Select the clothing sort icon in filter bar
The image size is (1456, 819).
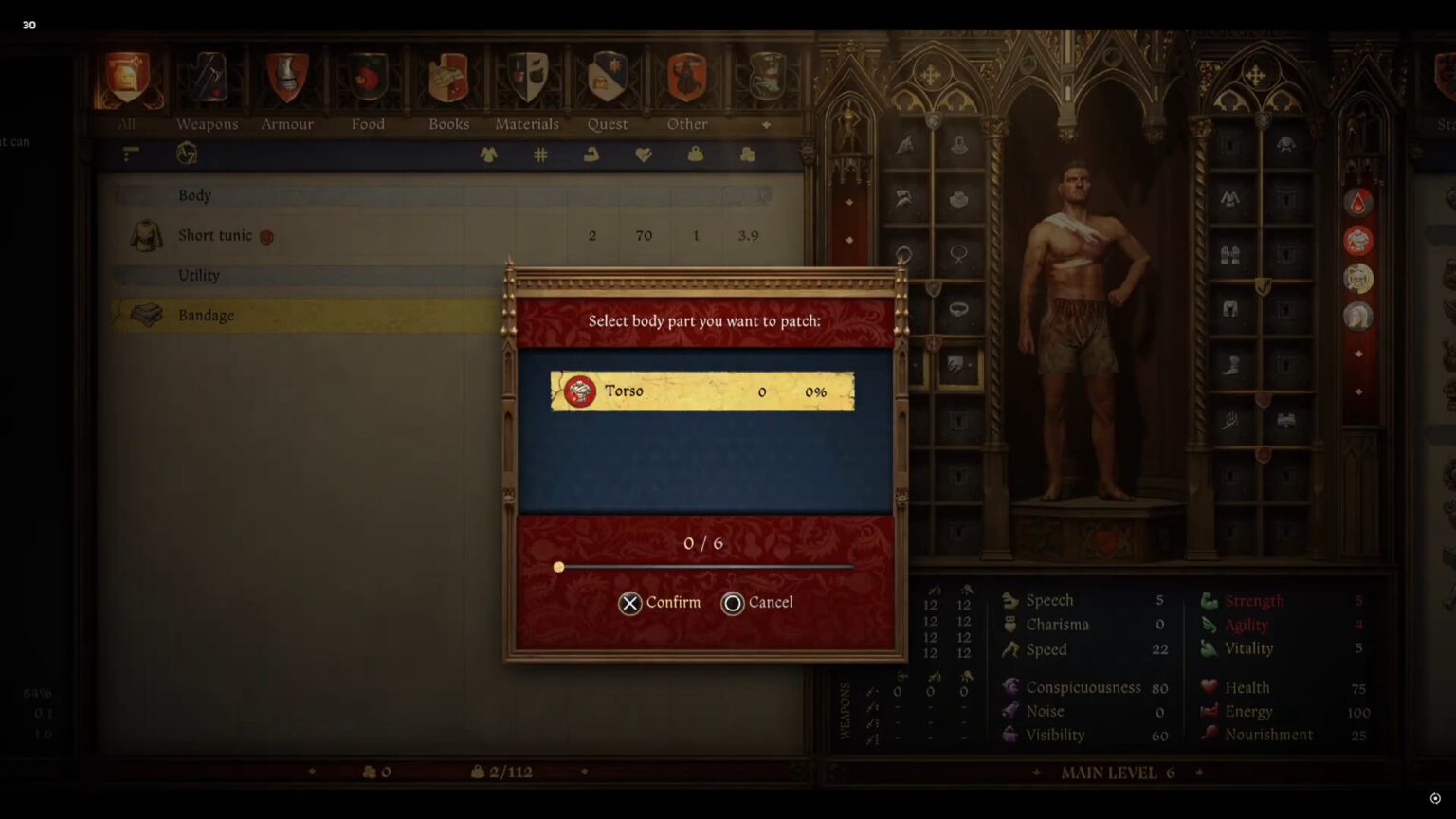487,155
